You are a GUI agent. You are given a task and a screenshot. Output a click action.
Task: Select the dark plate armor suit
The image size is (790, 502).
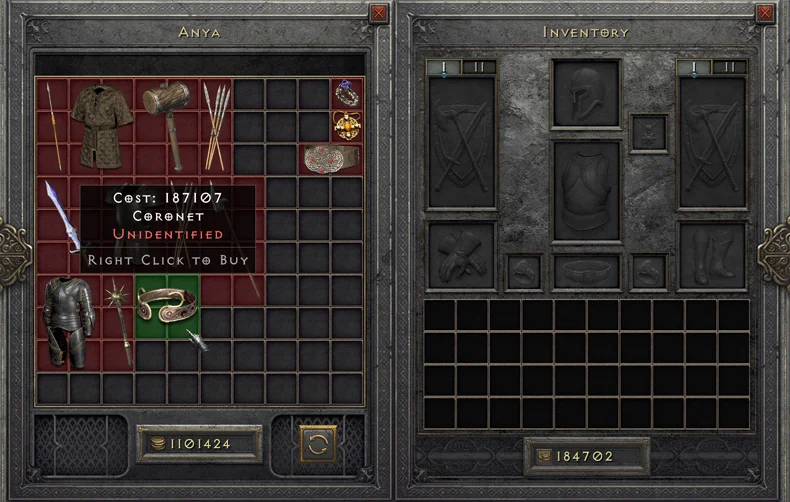[x=68, y=320]
